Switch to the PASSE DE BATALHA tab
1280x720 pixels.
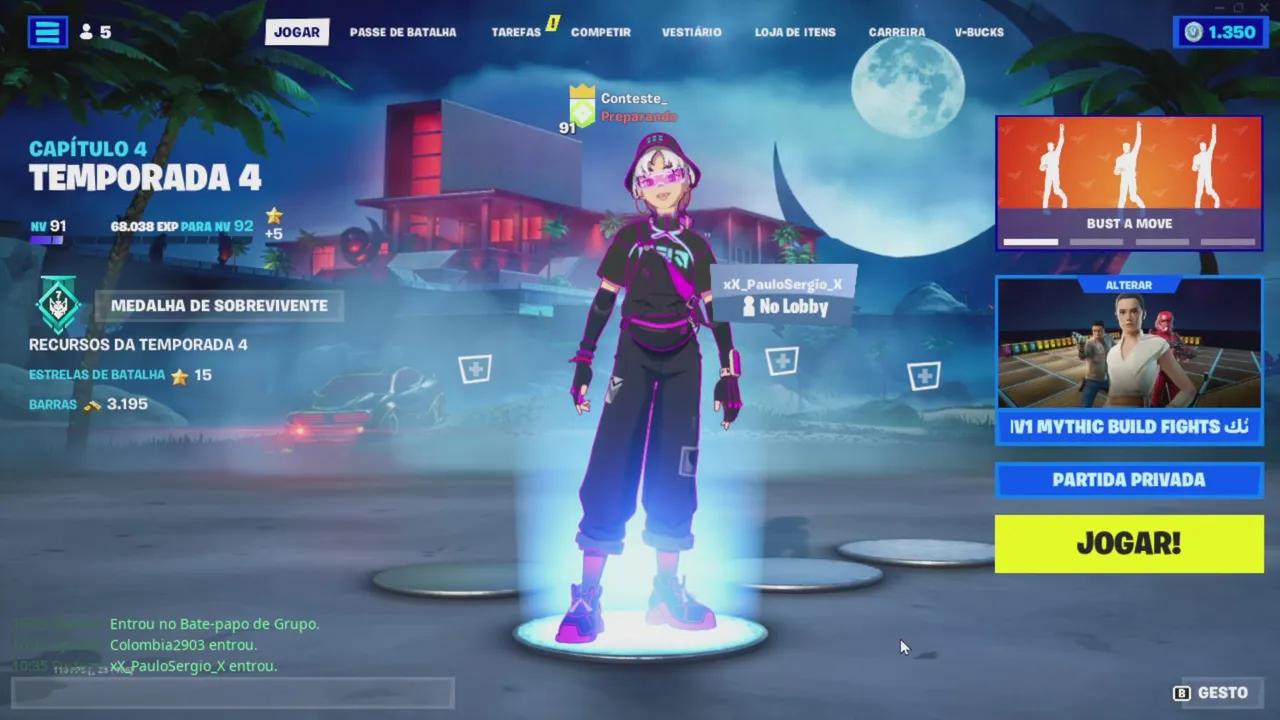tap(402, 32)
